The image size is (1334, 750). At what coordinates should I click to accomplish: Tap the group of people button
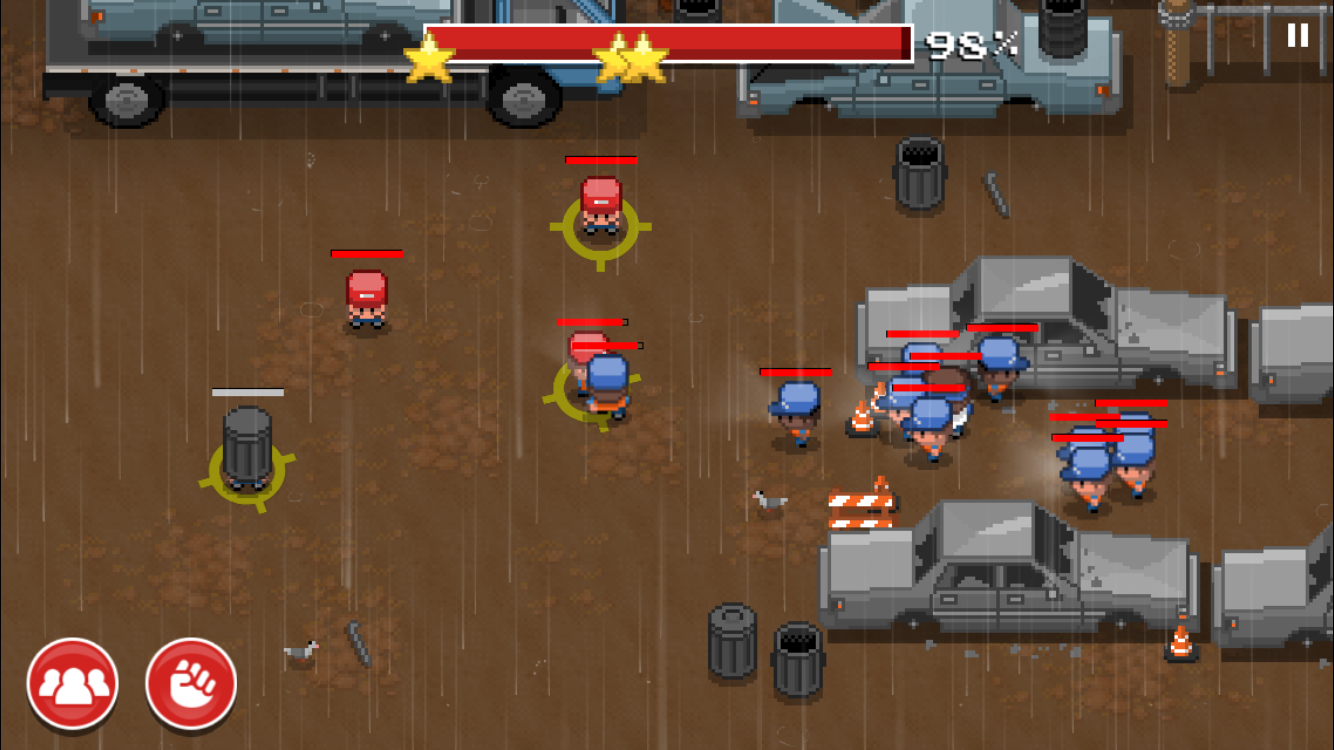click(x=73, y=685)
